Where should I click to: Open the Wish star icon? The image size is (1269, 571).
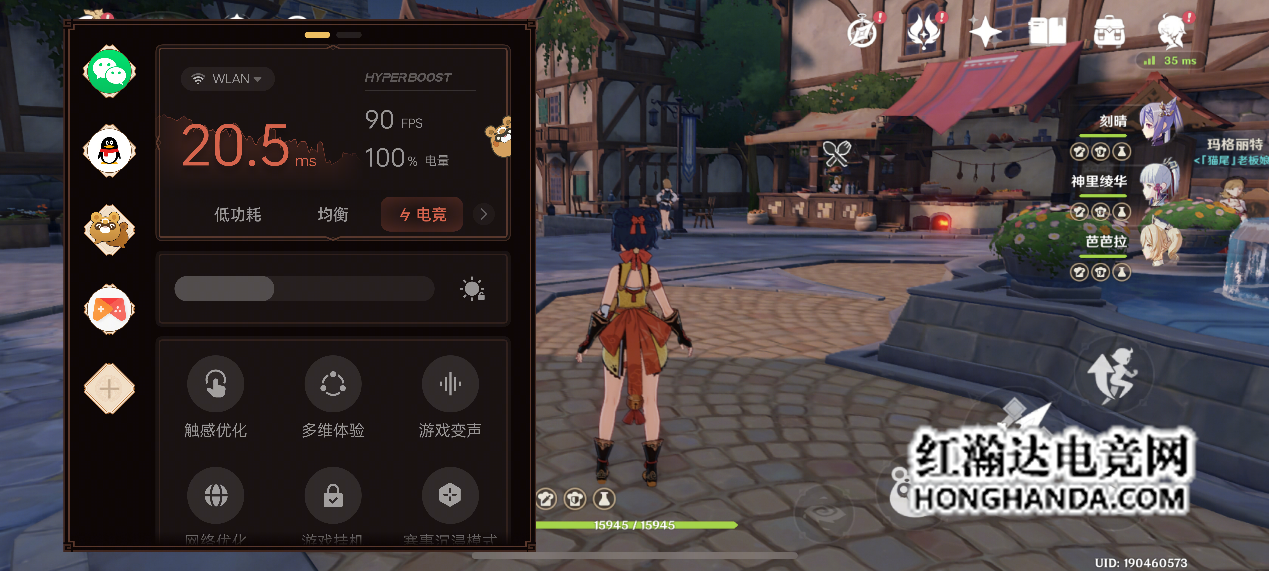[x=986, y=32]
